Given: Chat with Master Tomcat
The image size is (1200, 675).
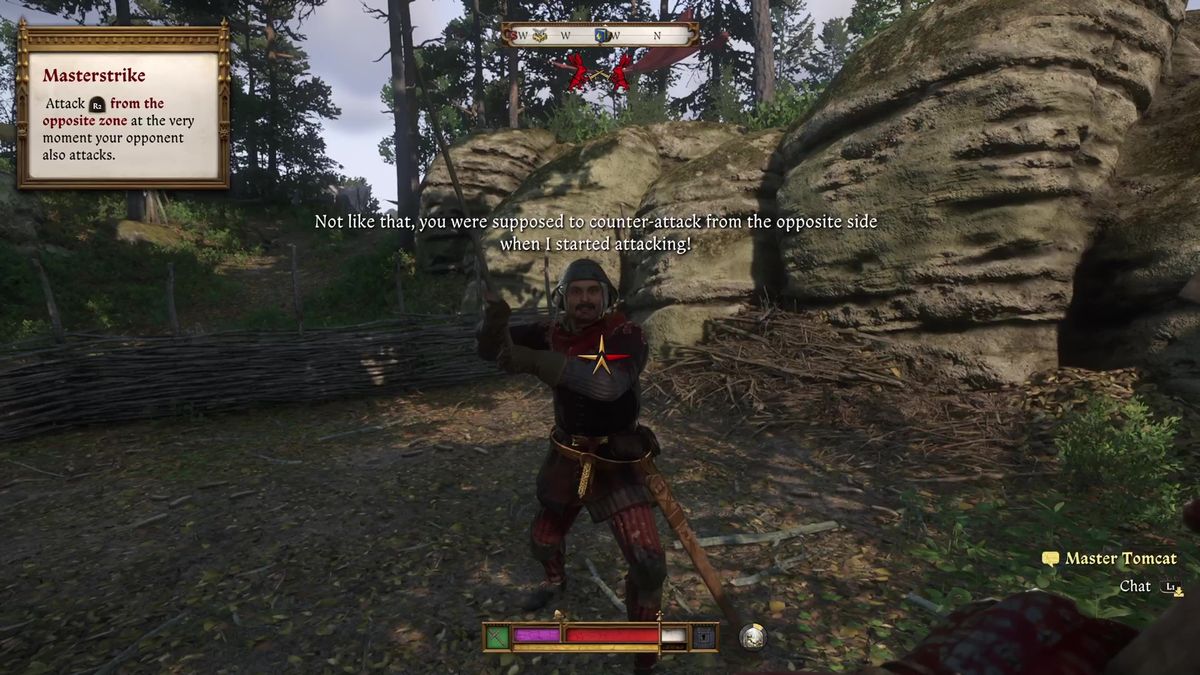Looking at the screenshot, I should [x=1134, y=587].
